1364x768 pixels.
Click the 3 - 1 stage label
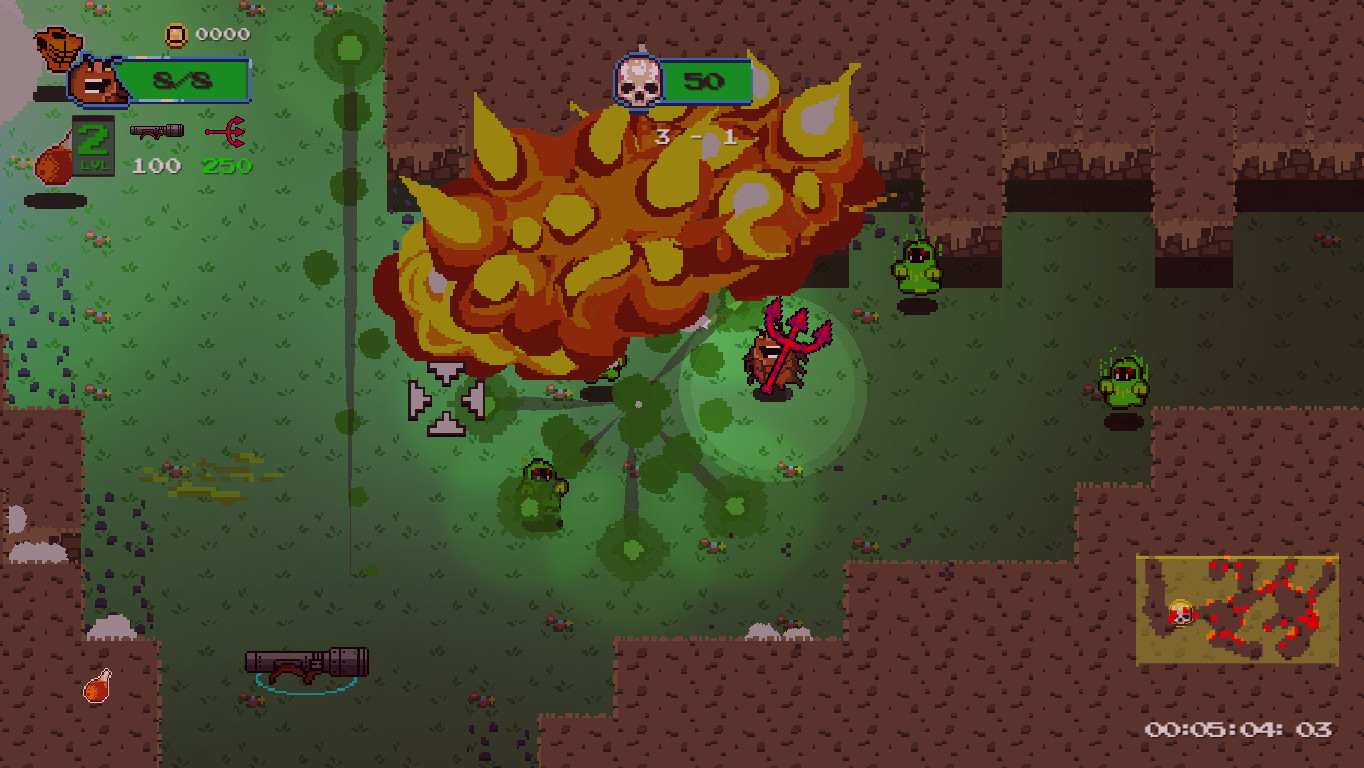[x=697, y=139]
